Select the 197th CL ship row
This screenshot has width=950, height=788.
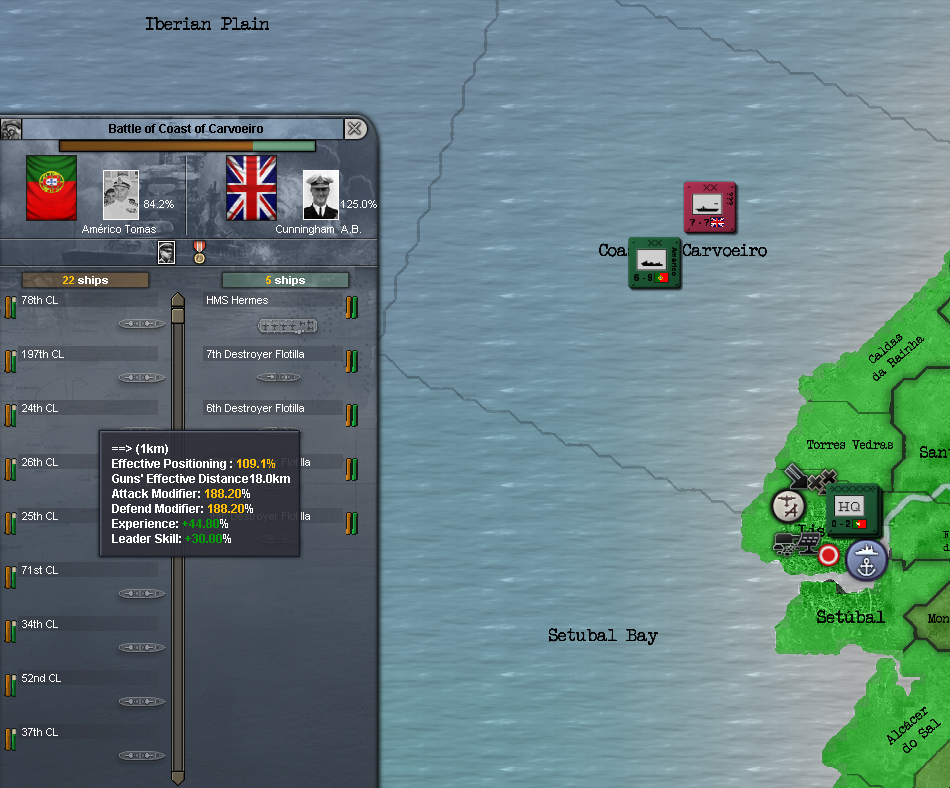click(88, 364)
